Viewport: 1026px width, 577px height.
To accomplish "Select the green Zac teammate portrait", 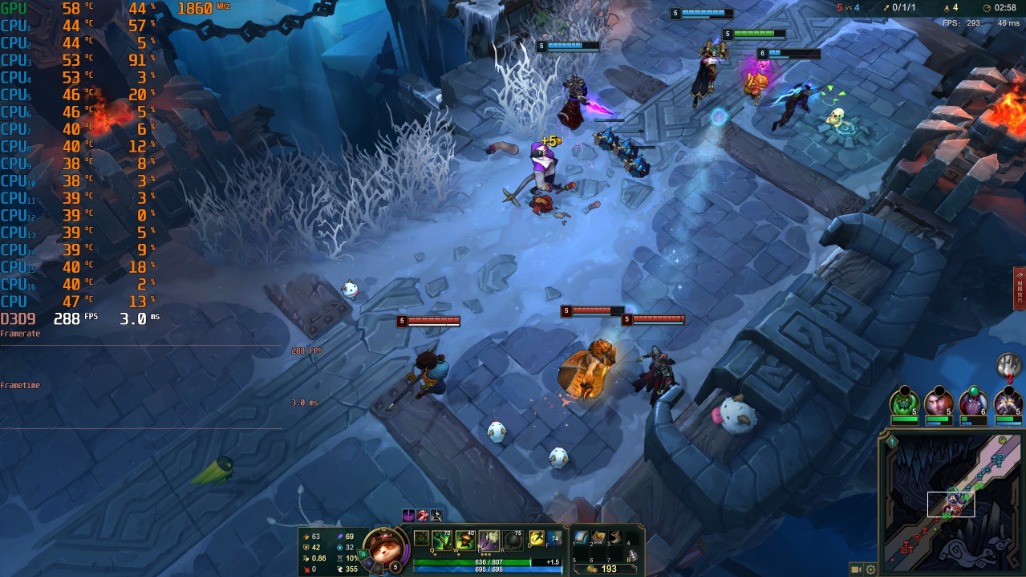I will coord(905,402).
